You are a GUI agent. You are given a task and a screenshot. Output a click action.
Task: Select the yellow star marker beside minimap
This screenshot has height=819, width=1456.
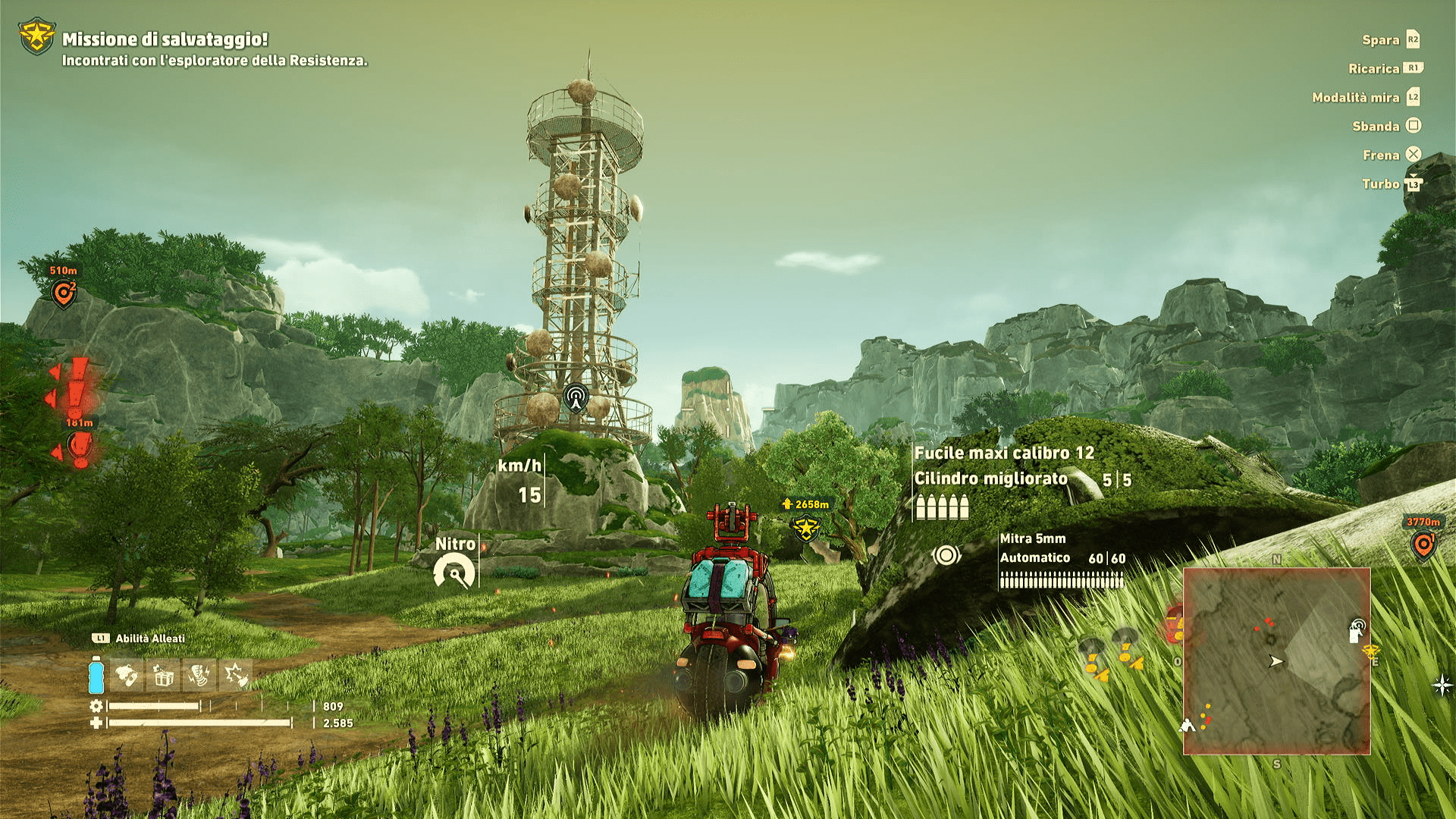[1370, 651]
